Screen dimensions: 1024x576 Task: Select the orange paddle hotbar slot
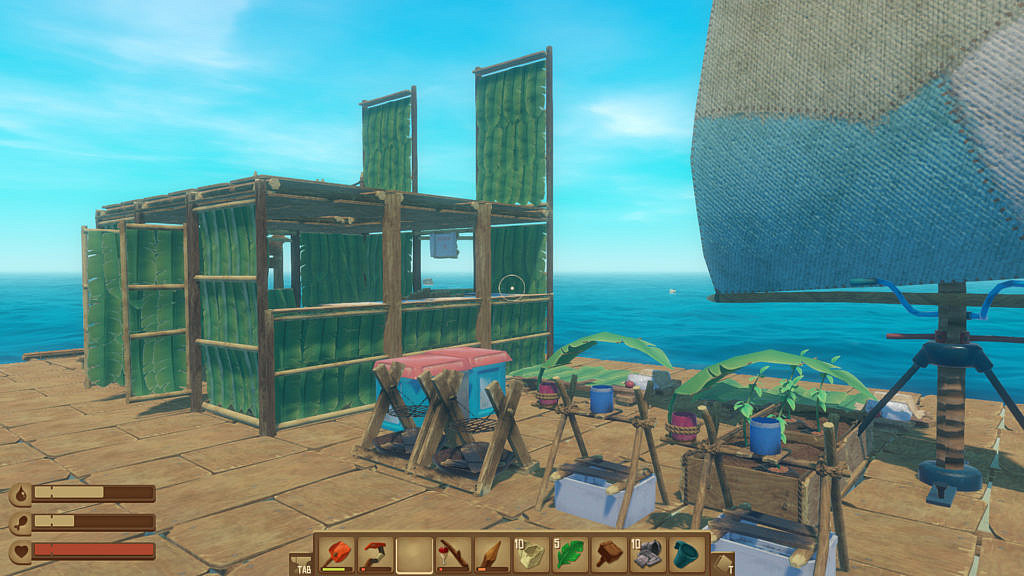point(337,555)
